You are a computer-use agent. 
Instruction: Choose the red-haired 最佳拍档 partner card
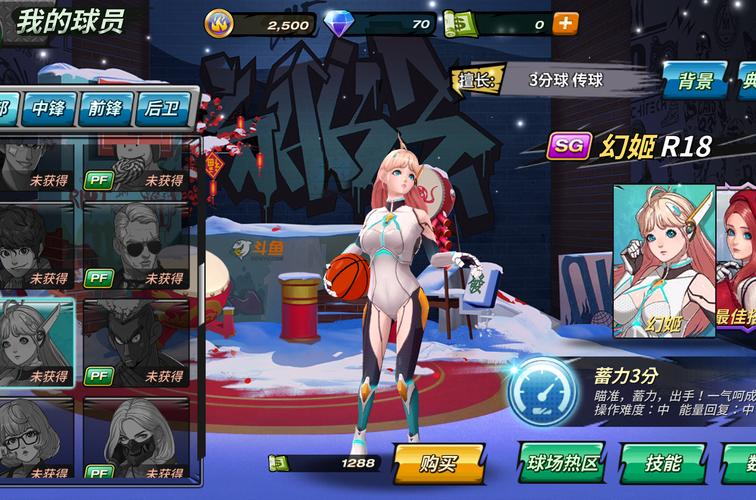pyautogui.click(x=737, y=260)
